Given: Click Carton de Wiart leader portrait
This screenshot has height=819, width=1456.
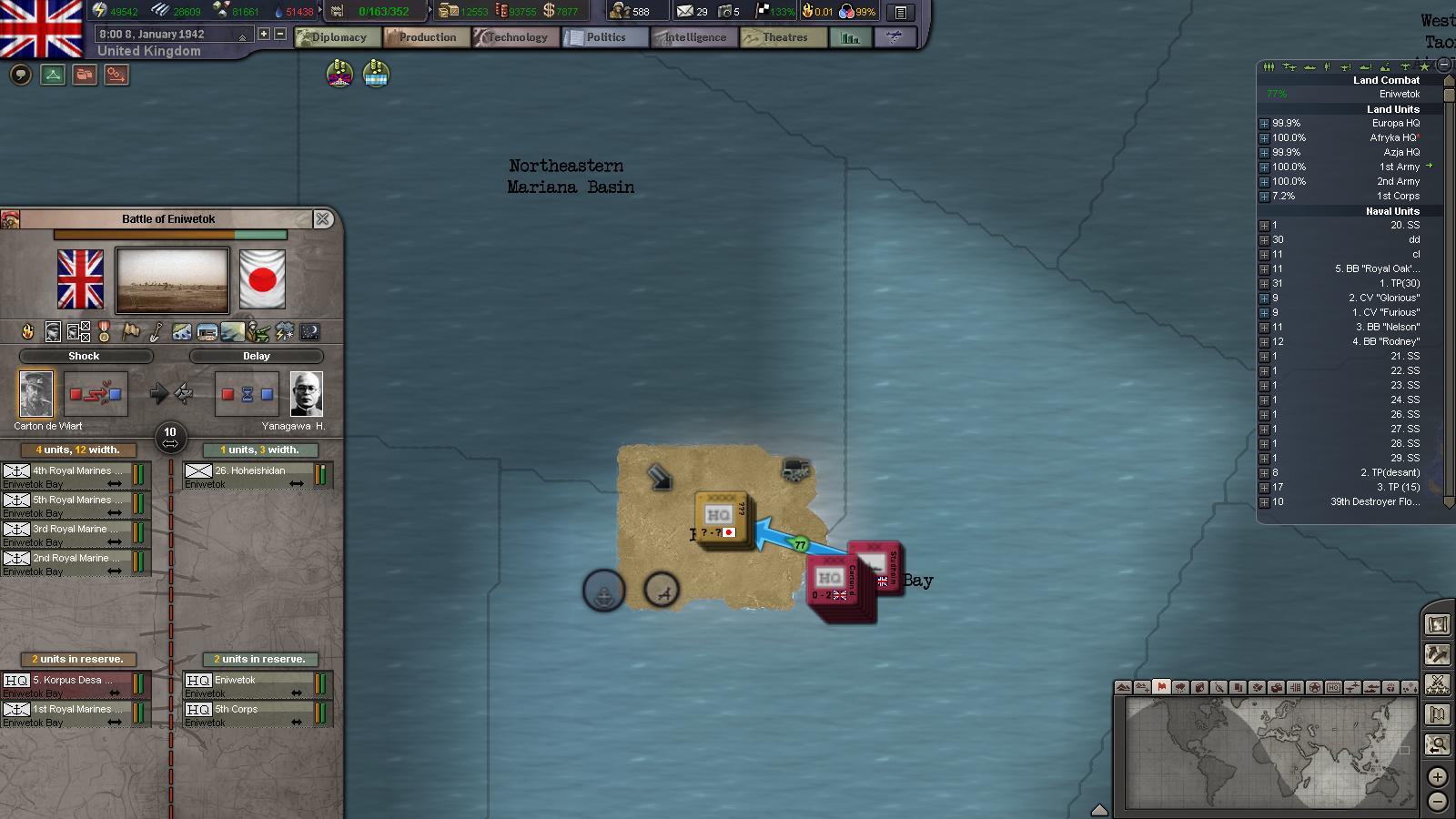Looking at the screenshot, I should pos(36,394).
